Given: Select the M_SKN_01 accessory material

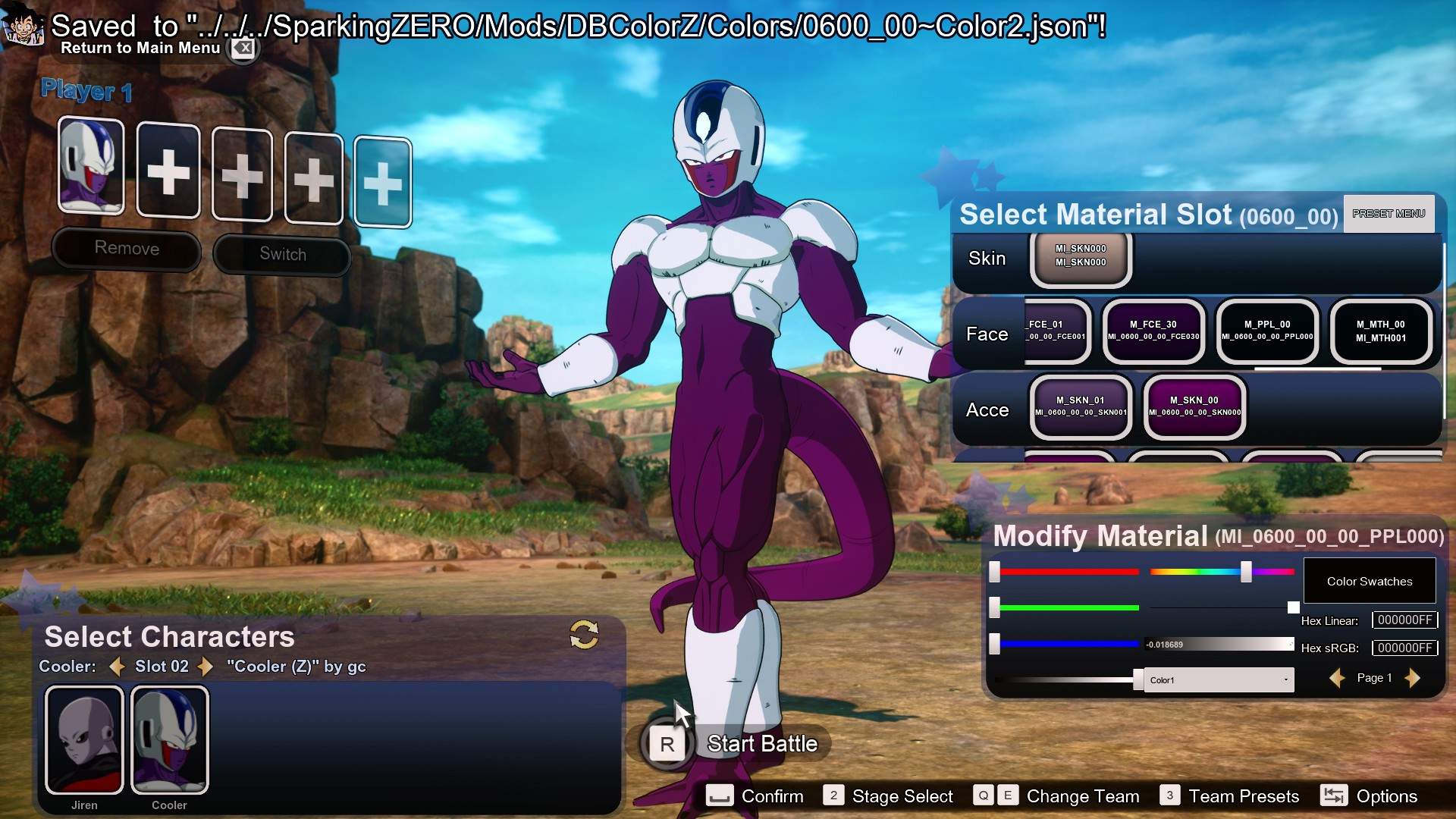Looking at the screenshot, I should [x=1080, y=408].
